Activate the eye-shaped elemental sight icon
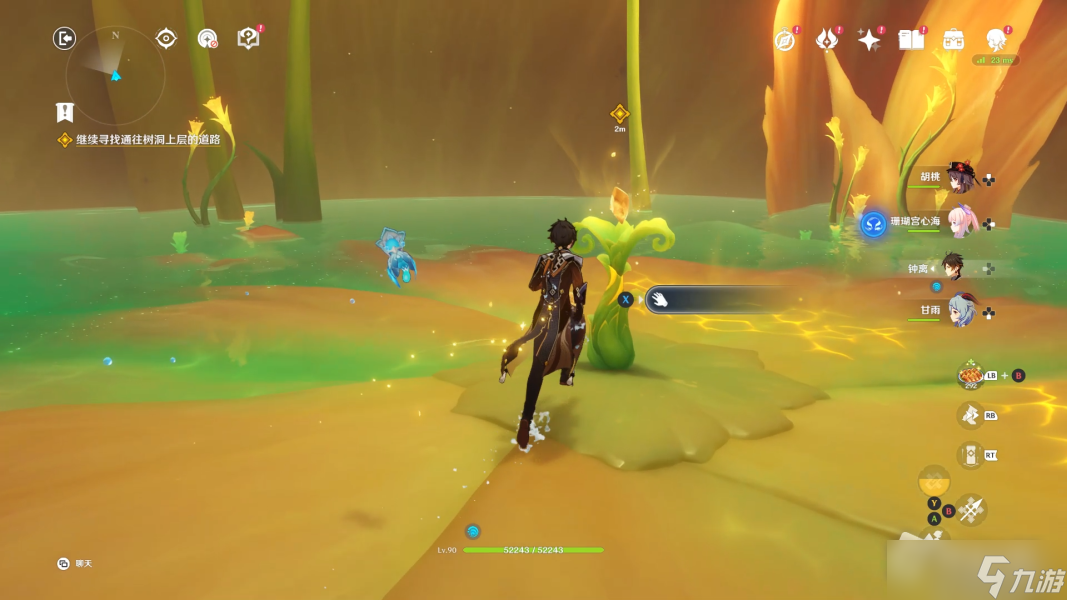Viewport: 1067px width, 600px height. point(166,39)
